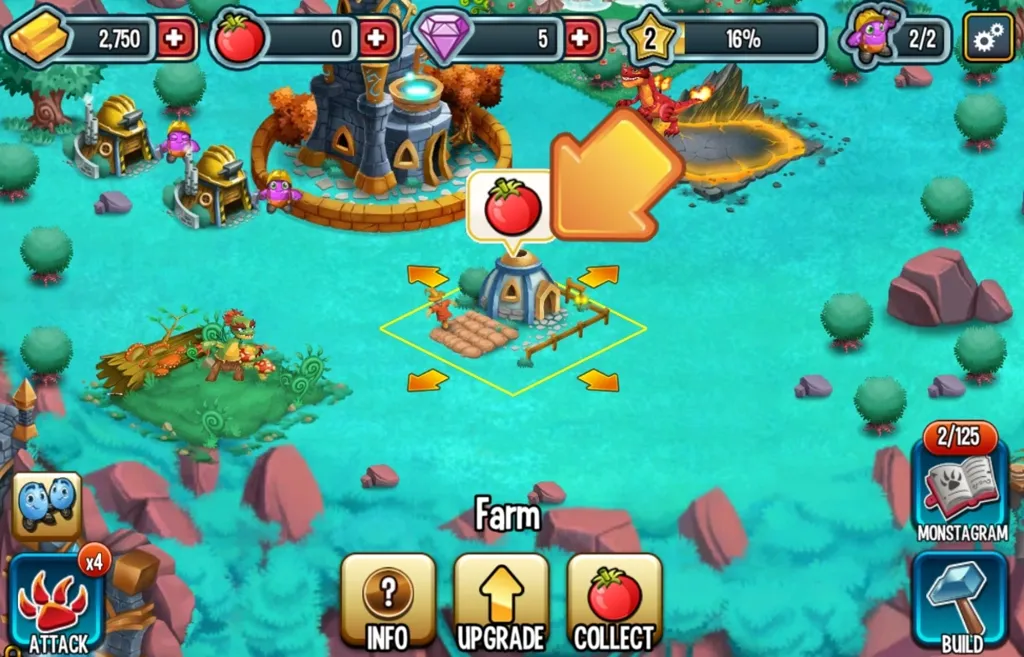Tap the level 2 star badge
This screenshot has width=1024, height=657.
(x=649, y=41)
